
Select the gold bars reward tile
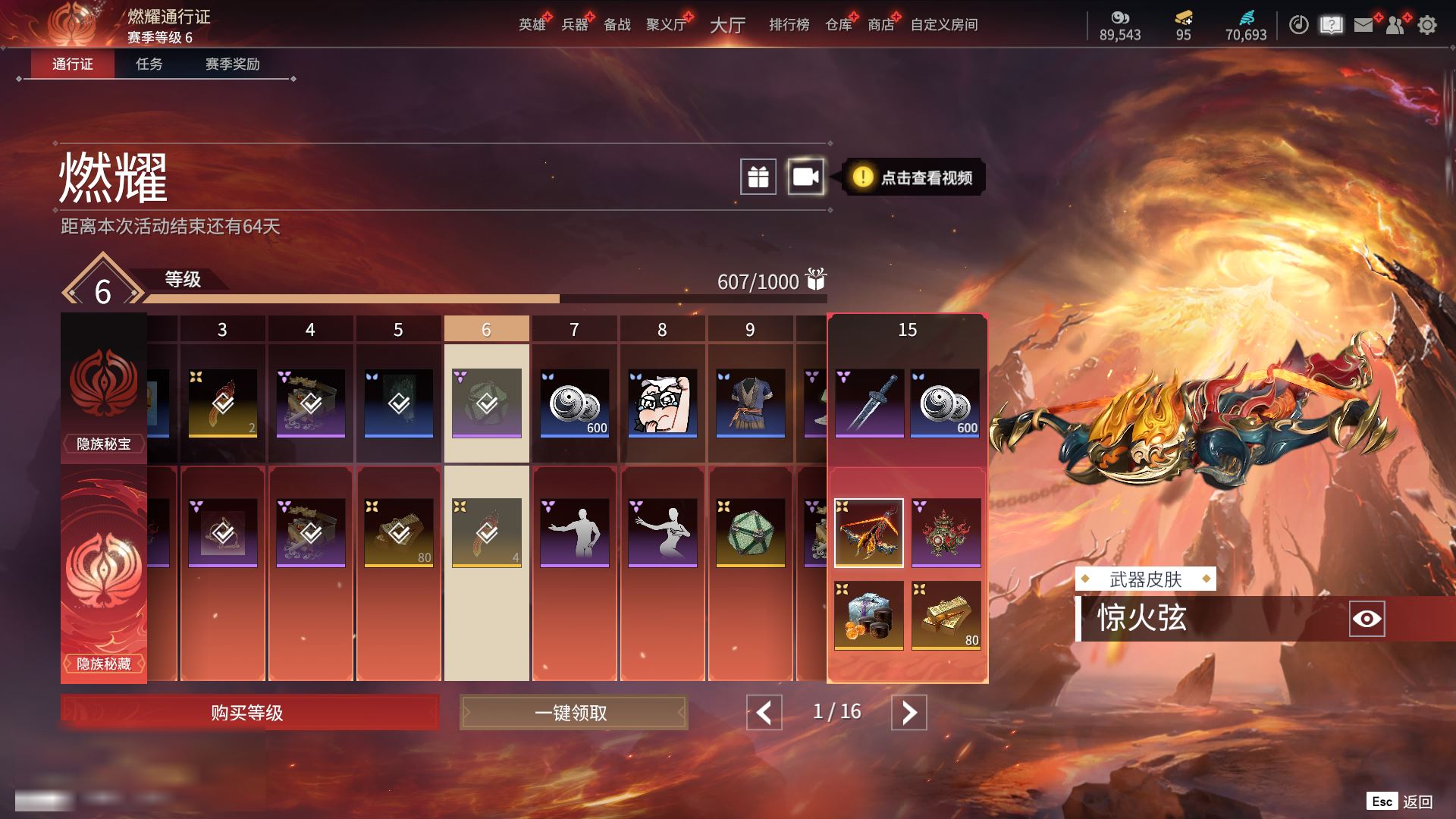946,615
